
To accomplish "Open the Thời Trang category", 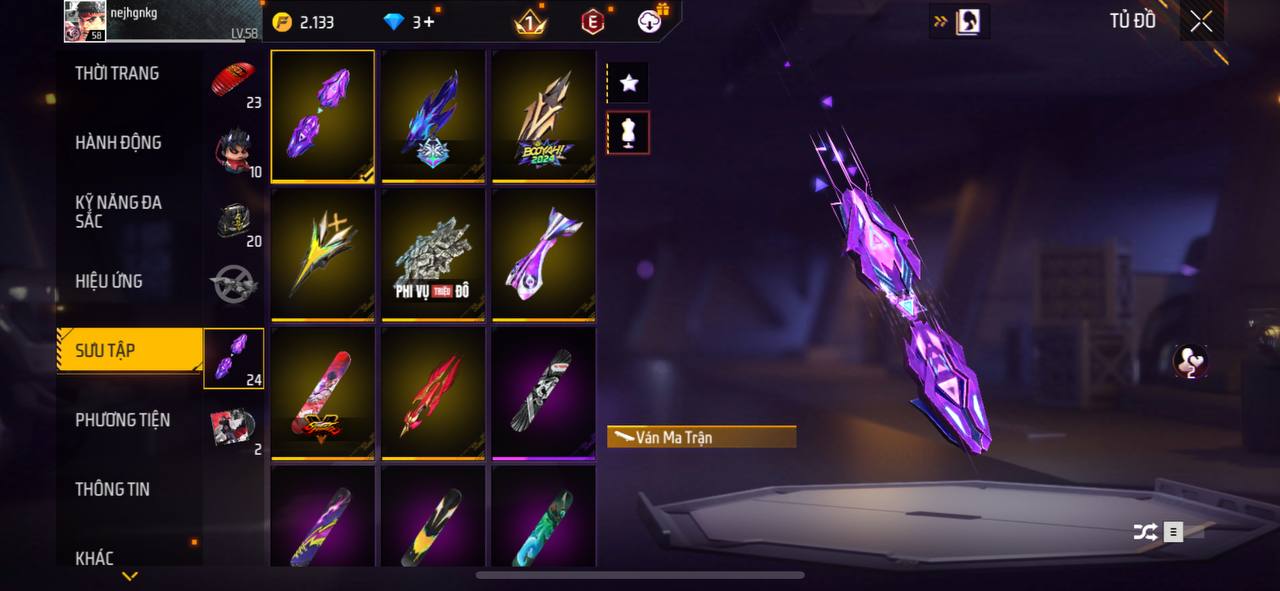I will tap(117, 73).
